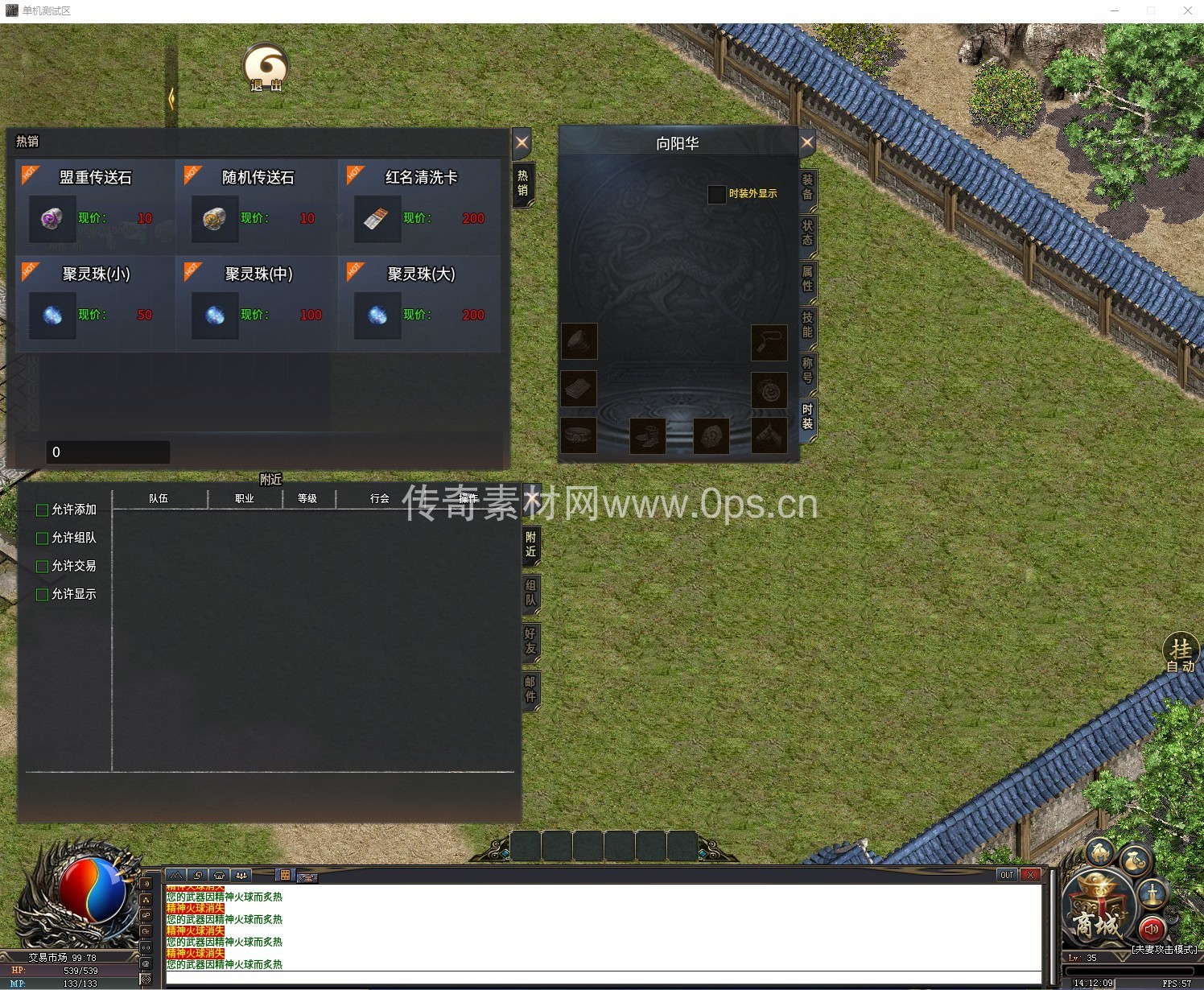Open the 称号 tab

(x=807, y=370)
